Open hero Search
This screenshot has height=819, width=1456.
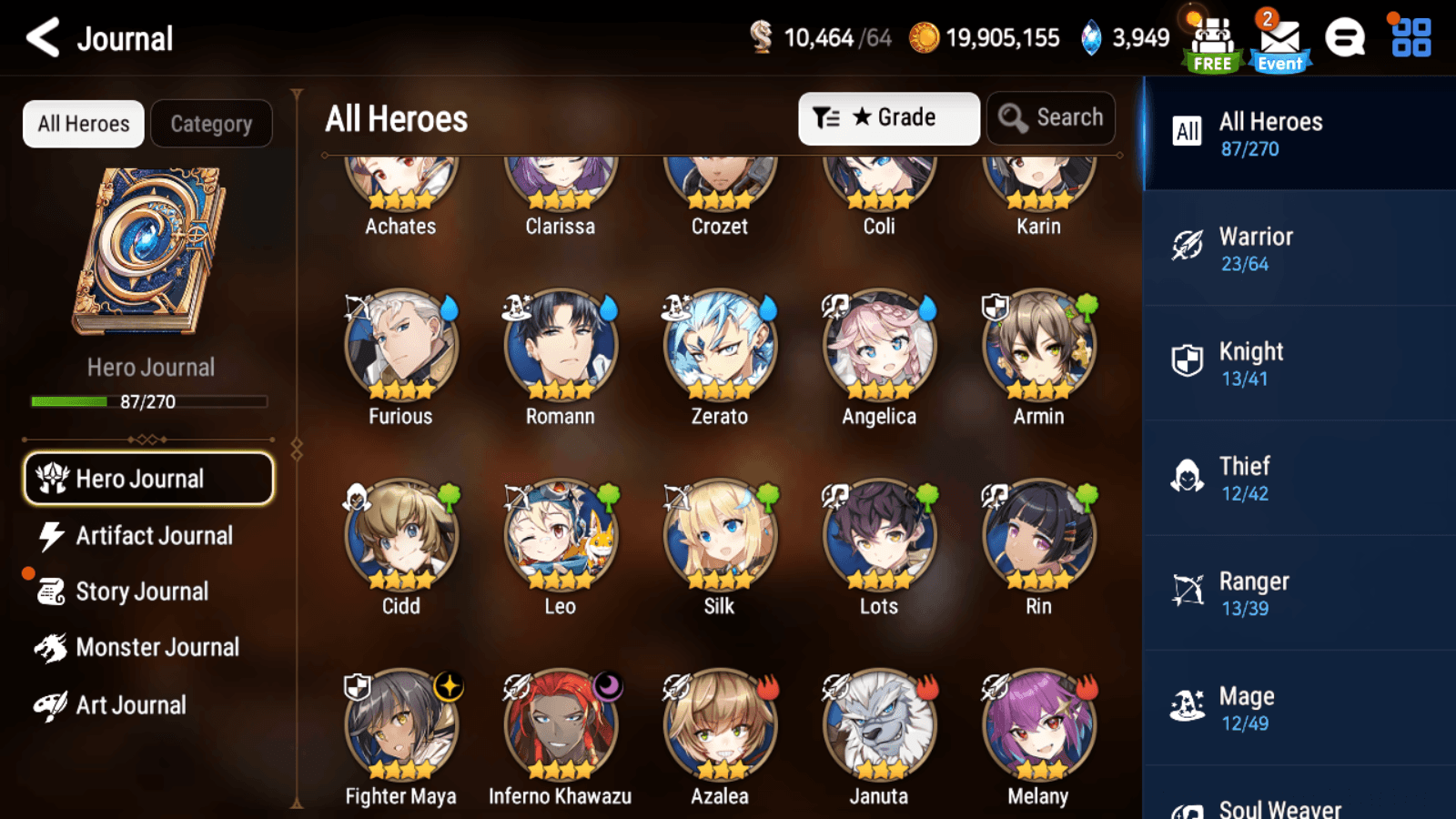pyautogui.click(x=1051, y=117)
